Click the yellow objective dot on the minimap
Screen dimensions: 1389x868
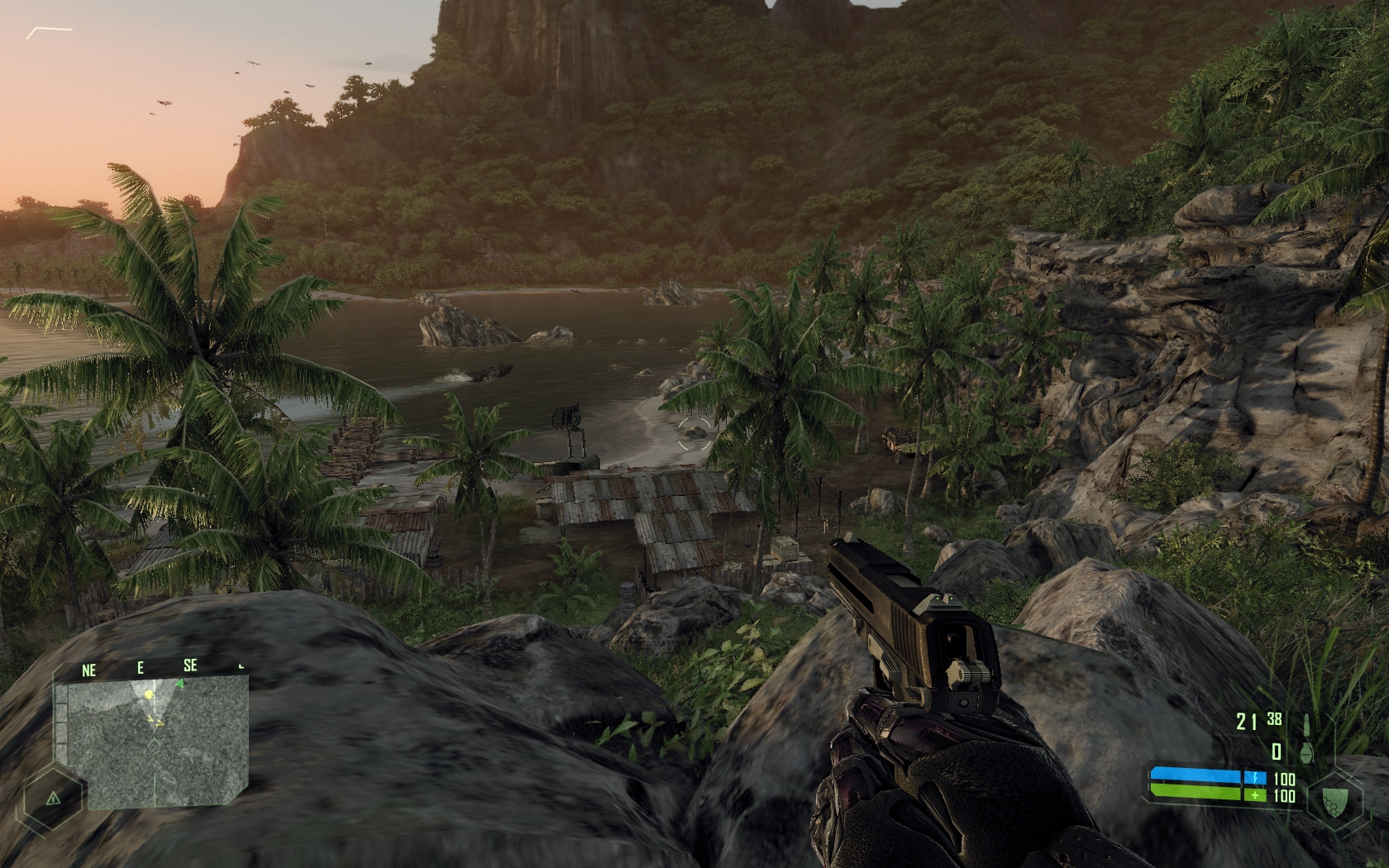pos(149,694)
